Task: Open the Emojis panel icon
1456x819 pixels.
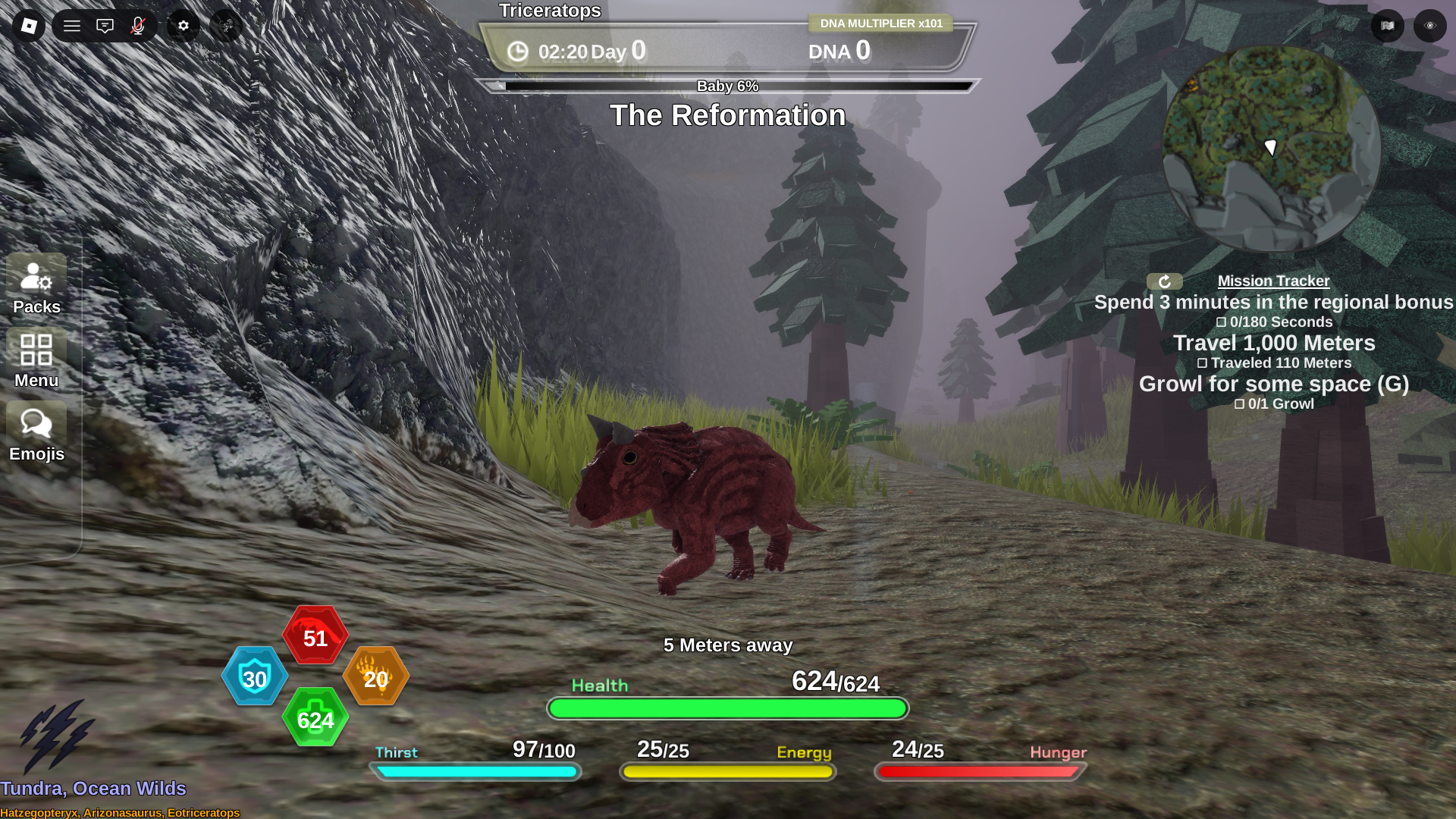Action: point(36,425)
